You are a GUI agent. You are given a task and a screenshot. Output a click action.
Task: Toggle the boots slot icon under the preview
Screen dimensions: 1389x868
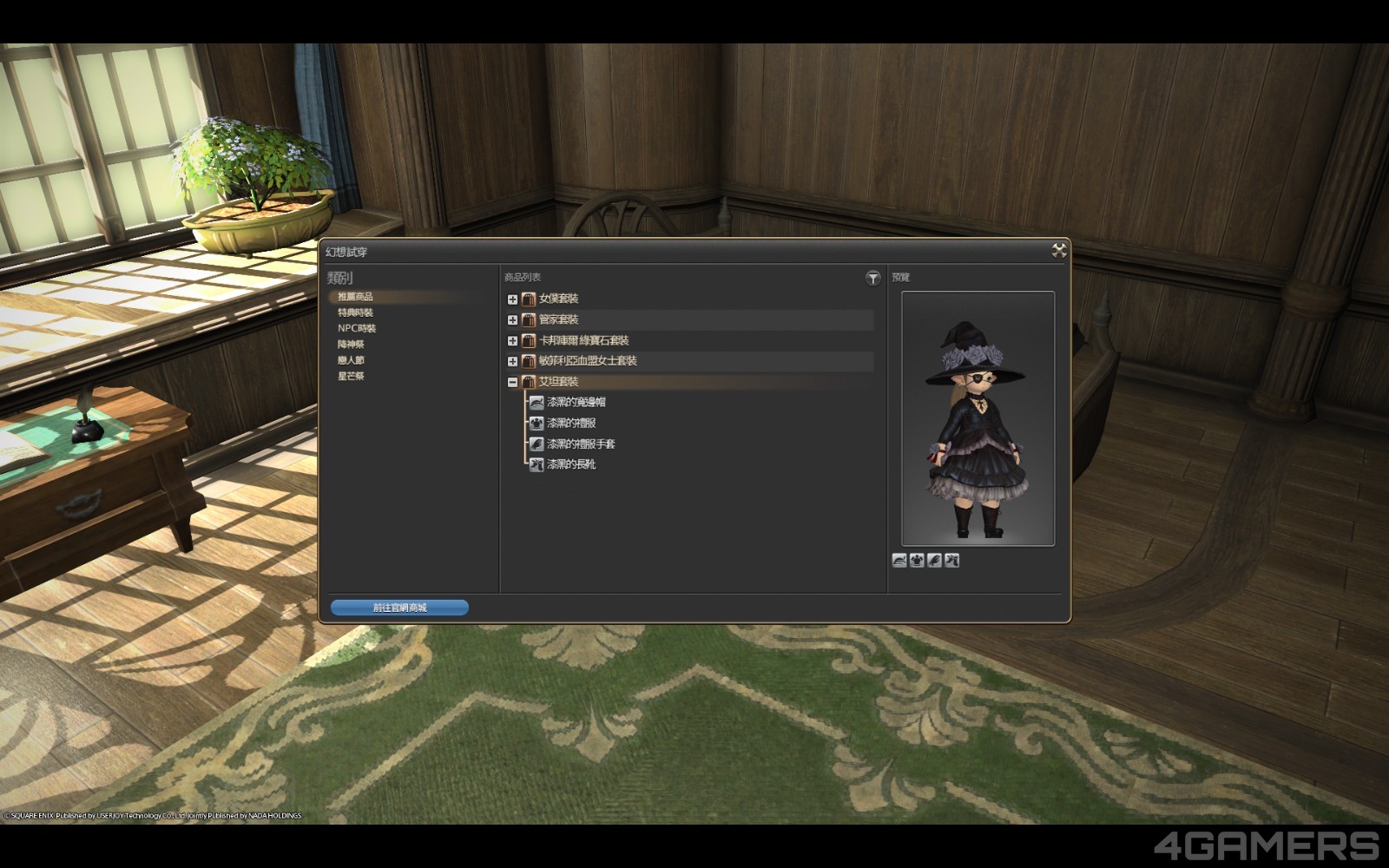[952, 560]
